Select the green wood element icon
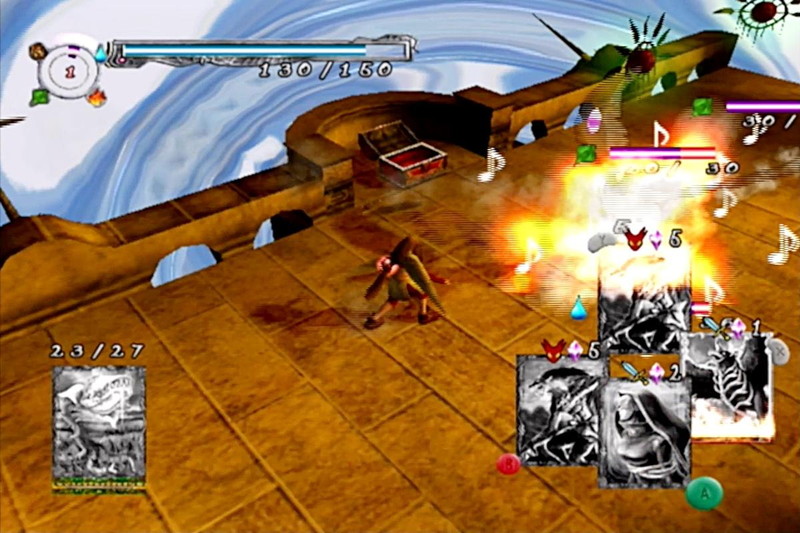800x533 pixels. pos(40,97)
